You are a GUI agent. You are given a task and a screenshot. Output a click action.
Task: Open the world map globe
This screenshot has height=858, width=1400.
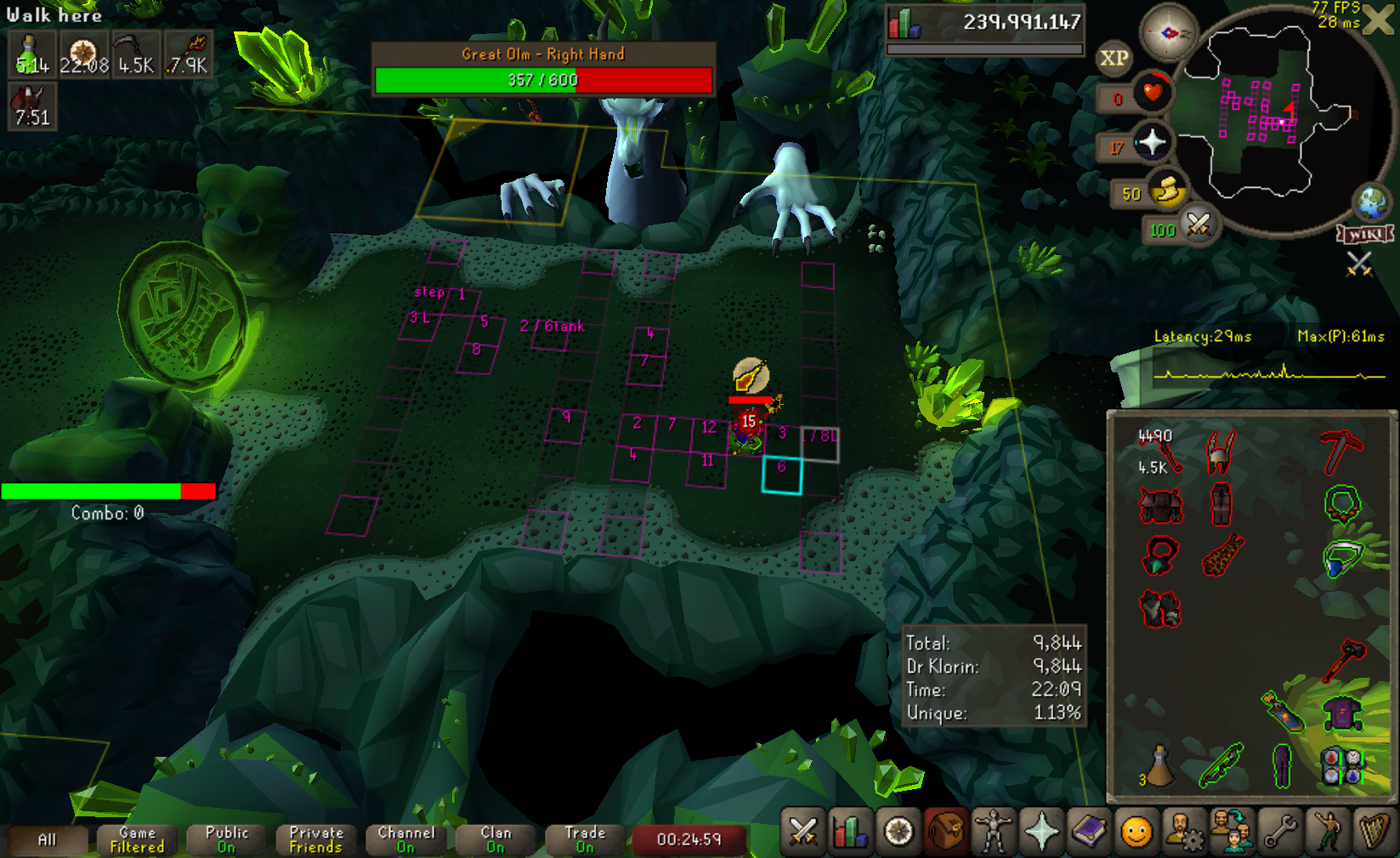pos(1372,202)
